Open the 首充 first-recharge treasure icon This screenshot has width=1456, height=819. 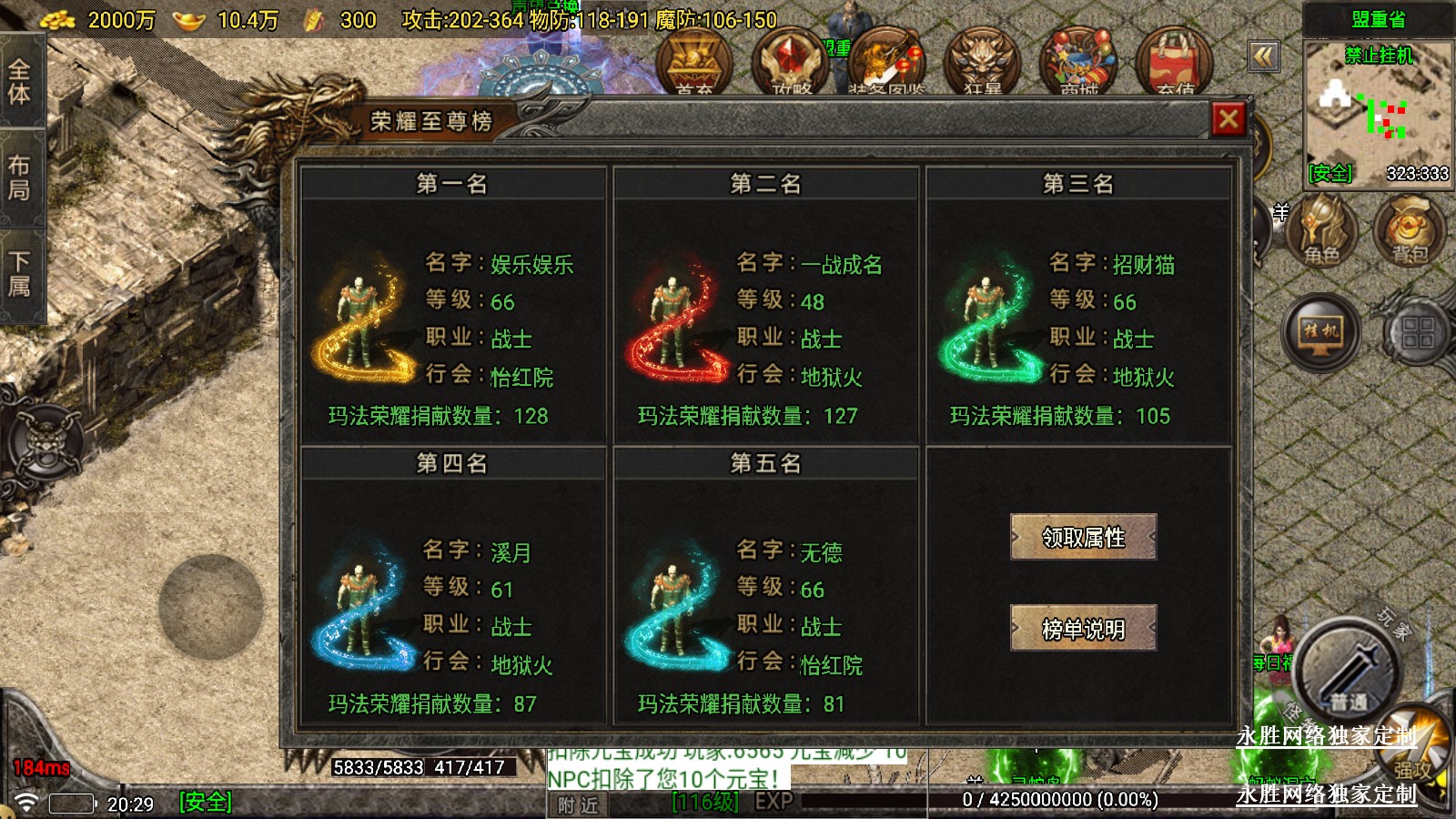pos(694,64)
